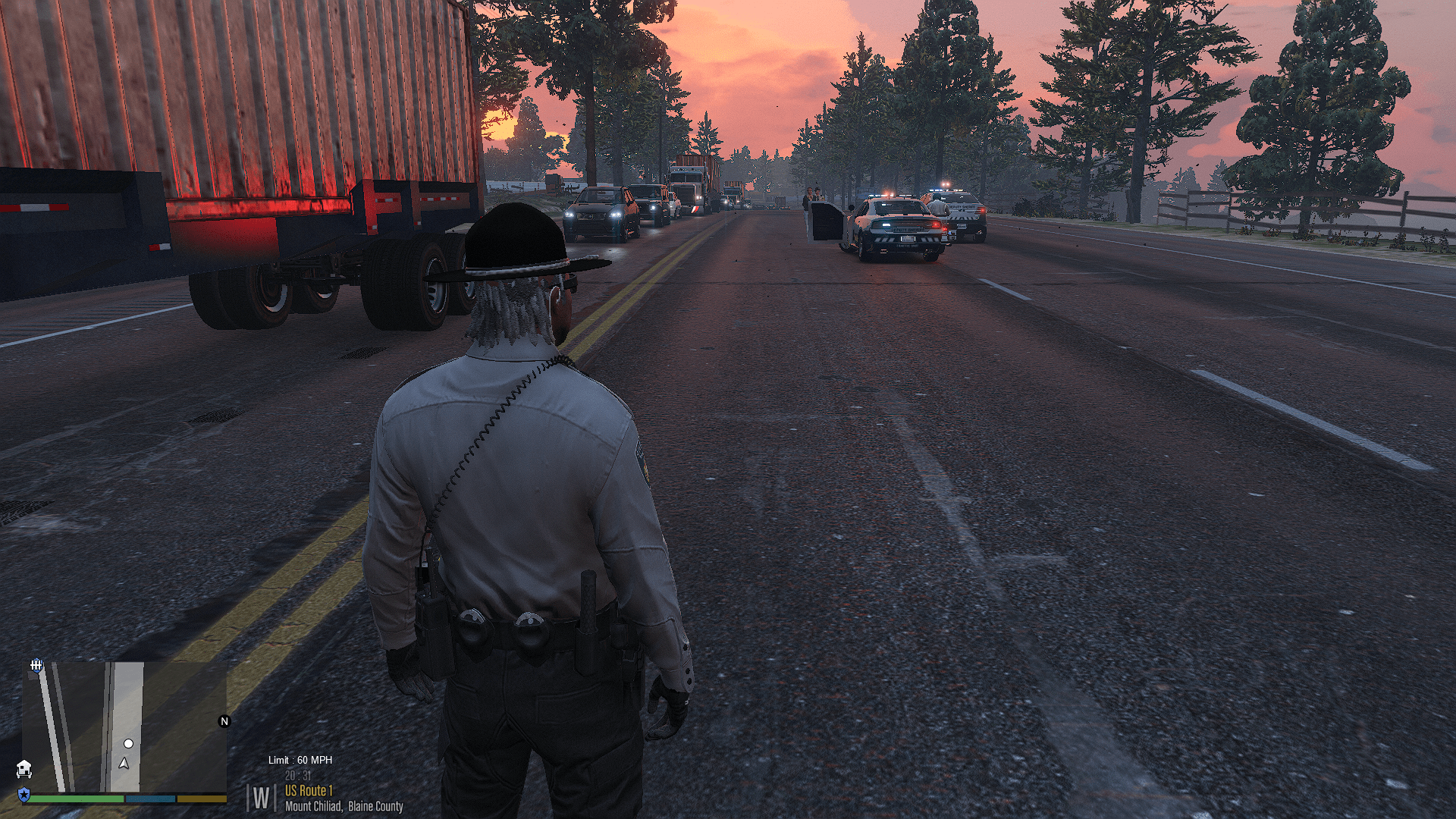Image resolution: width=1456 pixels, height=819 pixels.
Task: Click the north compass marker on minimap
Action: [x=224, y=721]
